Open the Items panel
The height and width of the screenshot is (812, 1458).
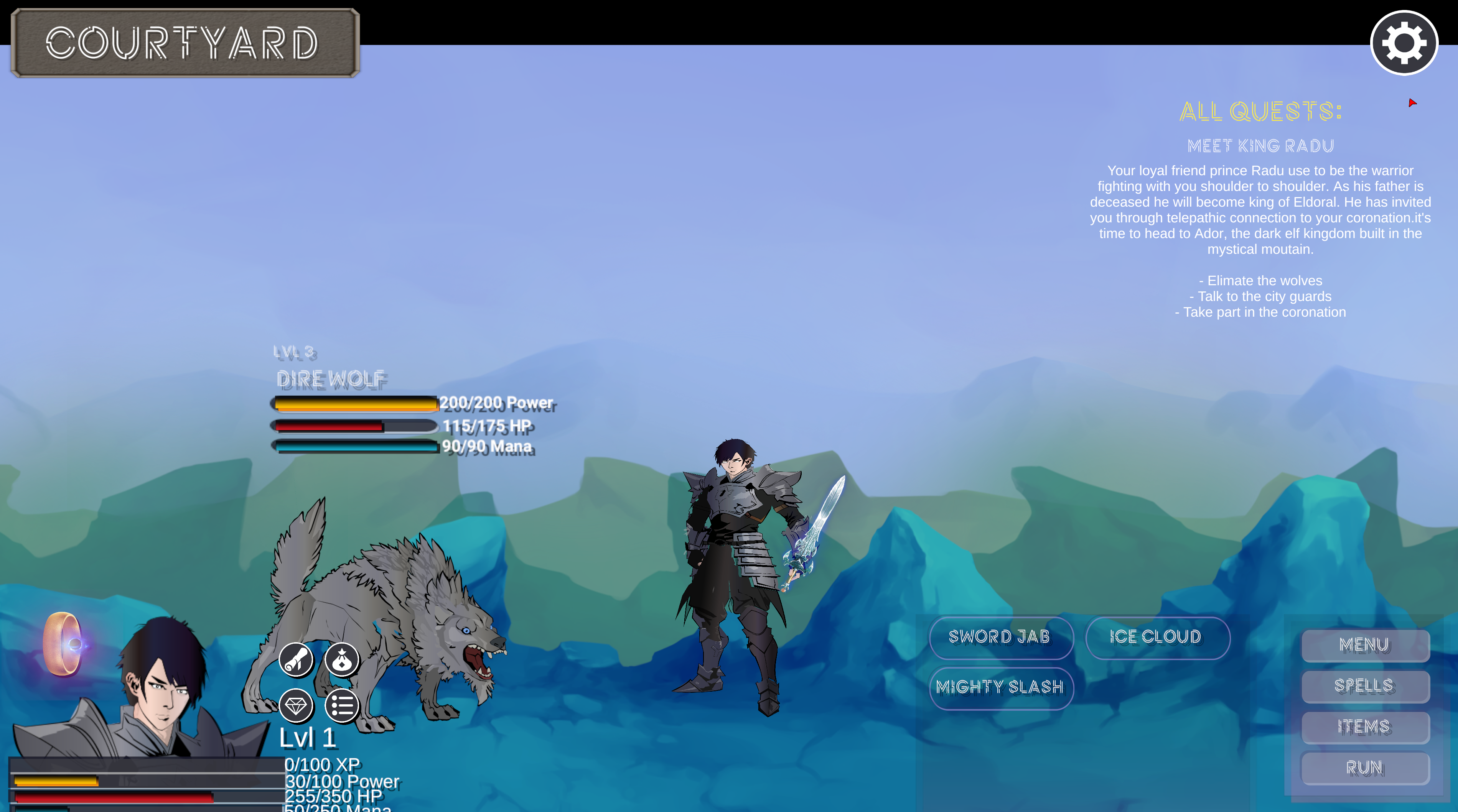pyautogui.click(x=1365, y=727)
